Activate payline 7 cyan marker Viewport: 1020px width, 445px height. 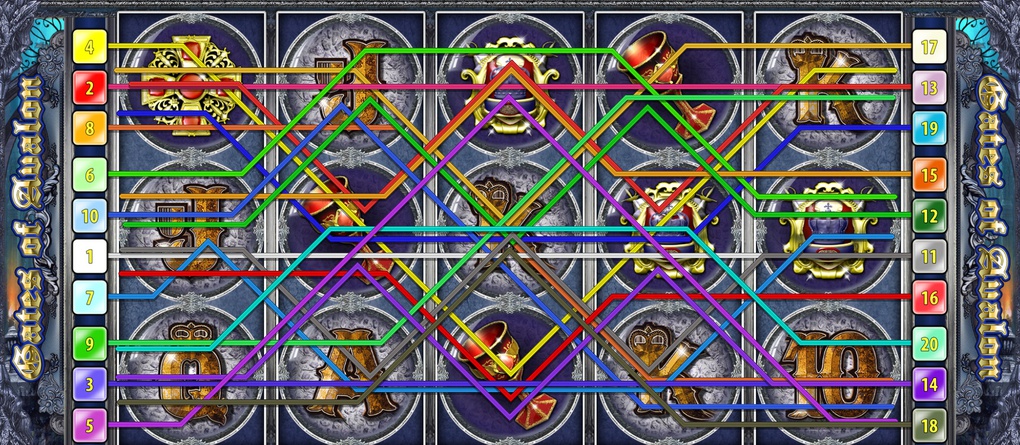point(89,297)
